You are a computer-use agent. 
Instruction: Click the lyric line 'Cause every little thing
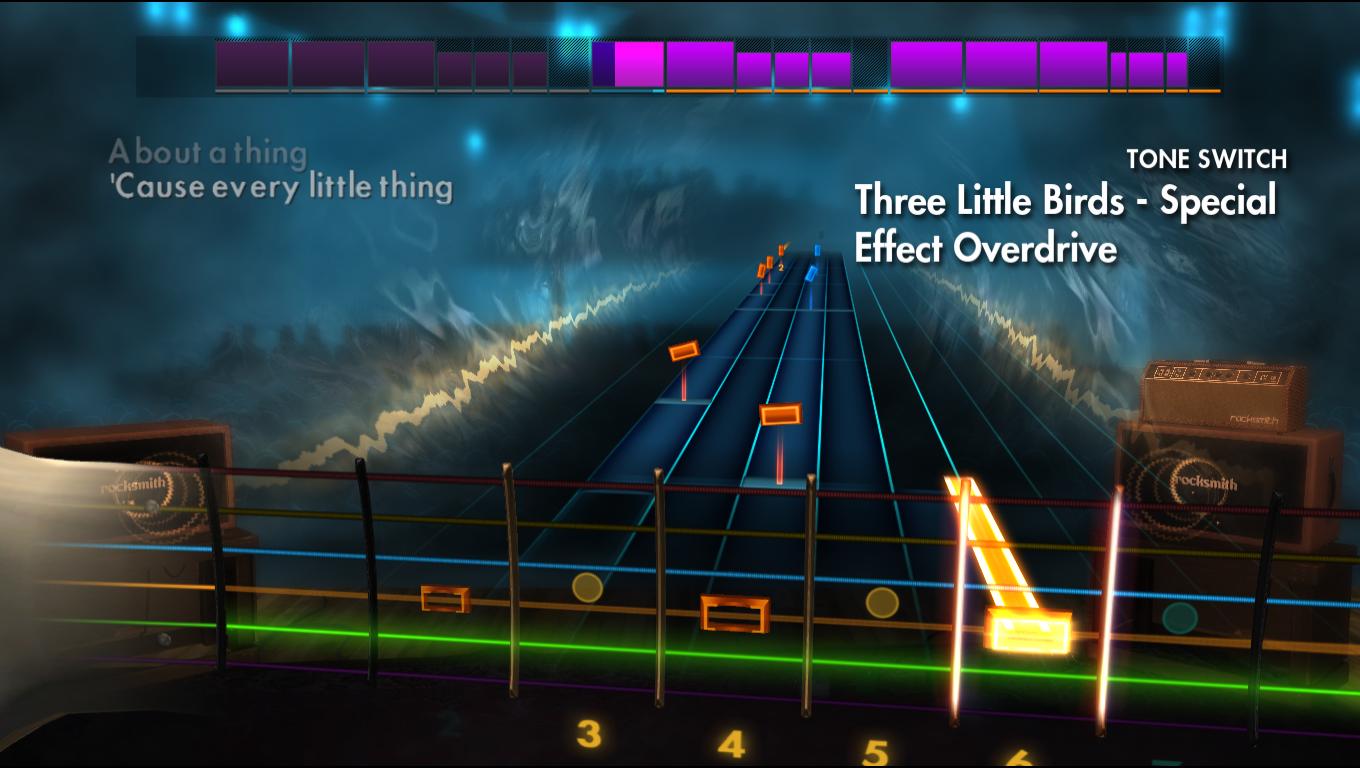(283, 186)
